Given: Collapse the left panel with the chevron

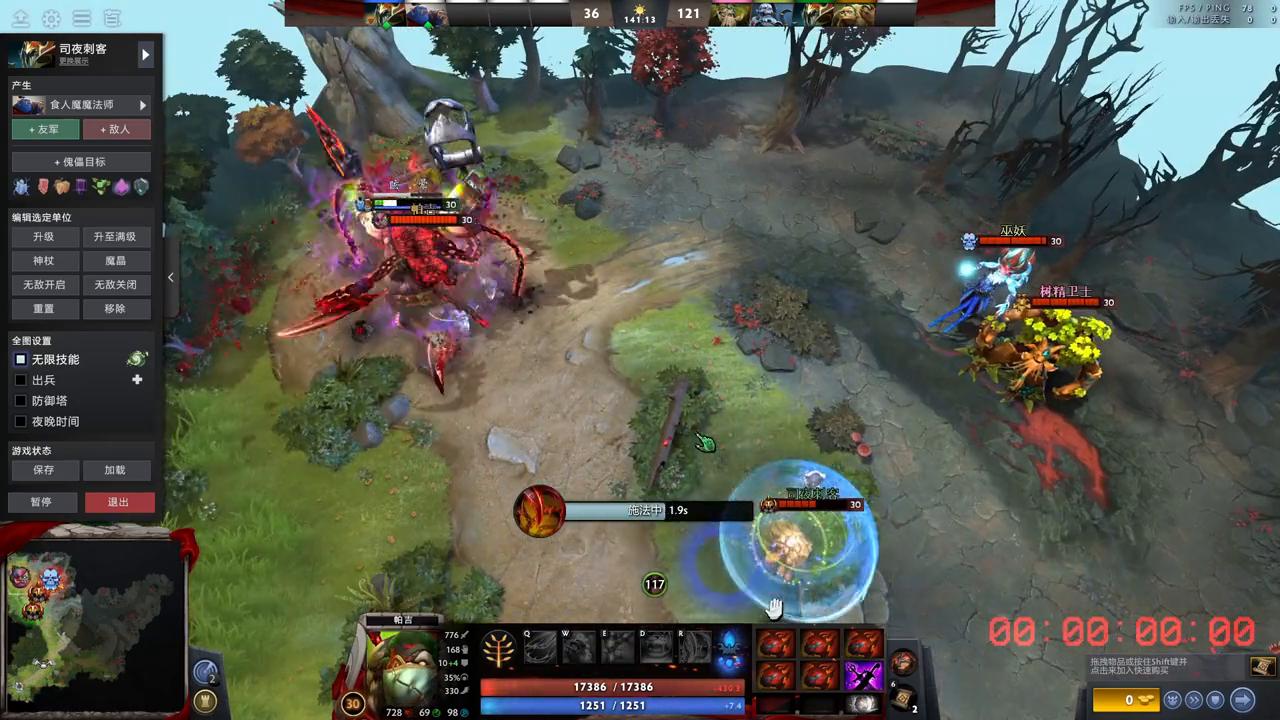Looking at the screenshot, I should pyautogui.click(x=170, y=277).
